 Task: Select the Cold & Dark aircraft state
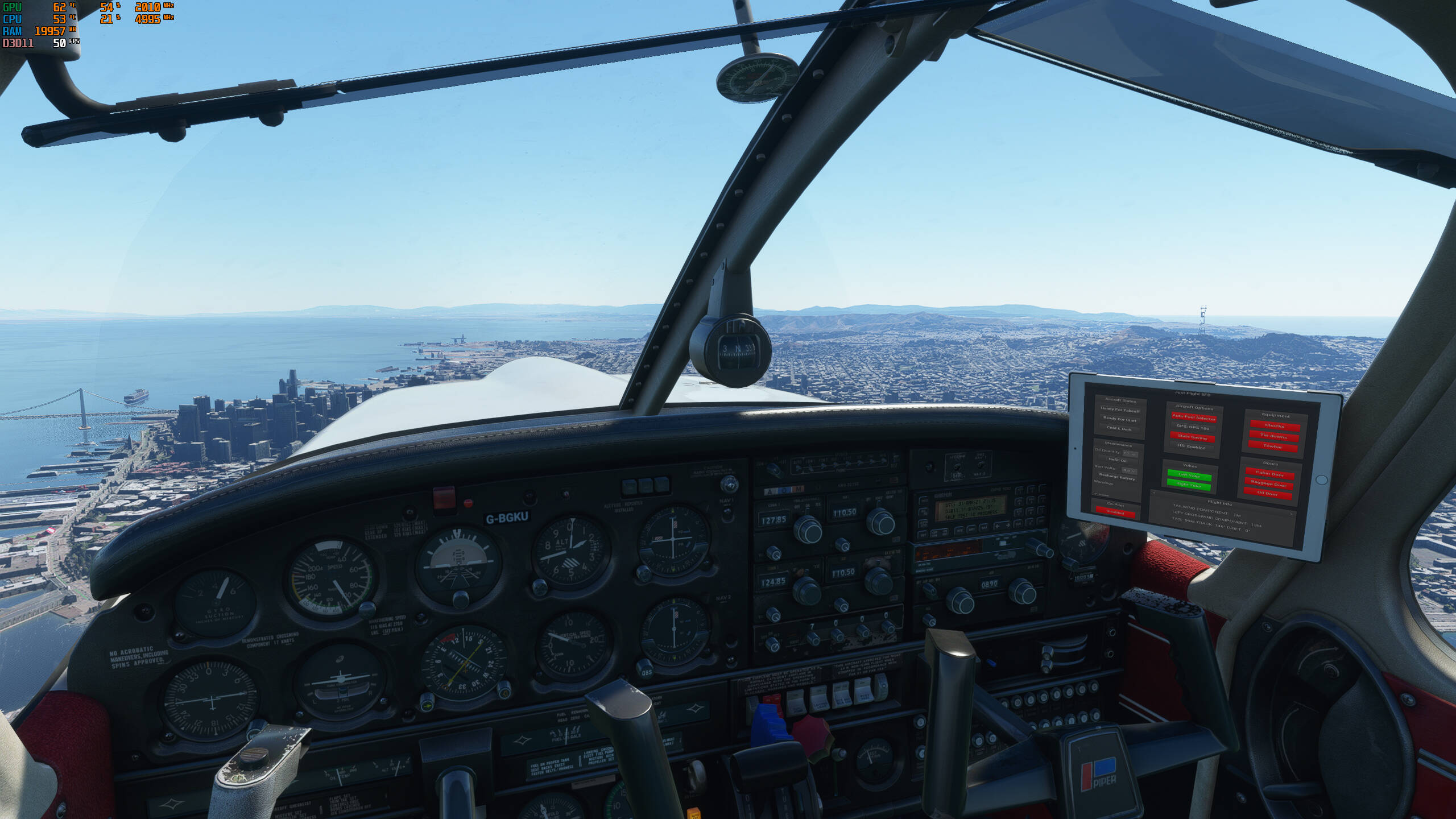[x=1119, y=429]
